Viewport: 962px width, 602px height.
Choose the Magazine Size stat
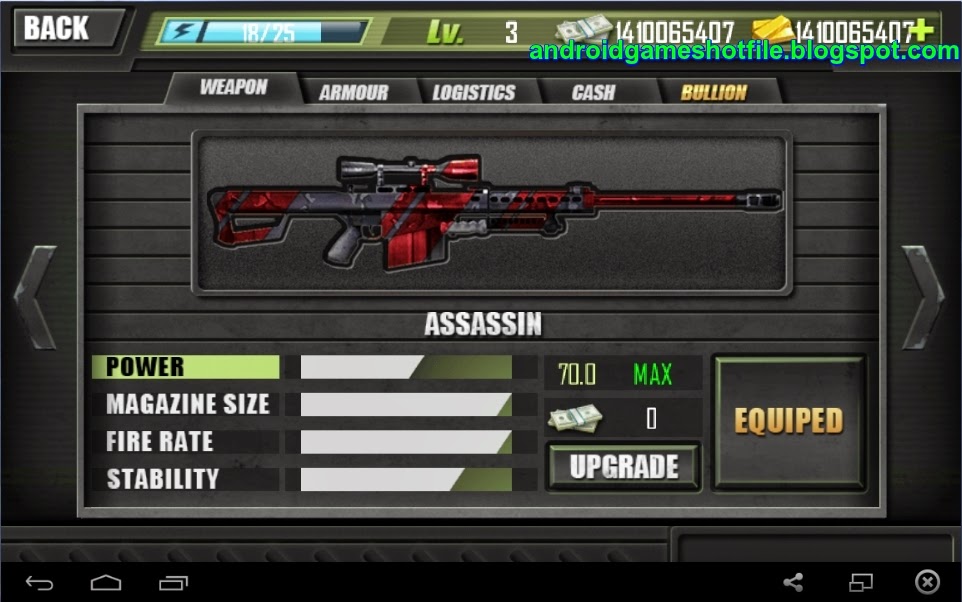click(x=187, y=404)
